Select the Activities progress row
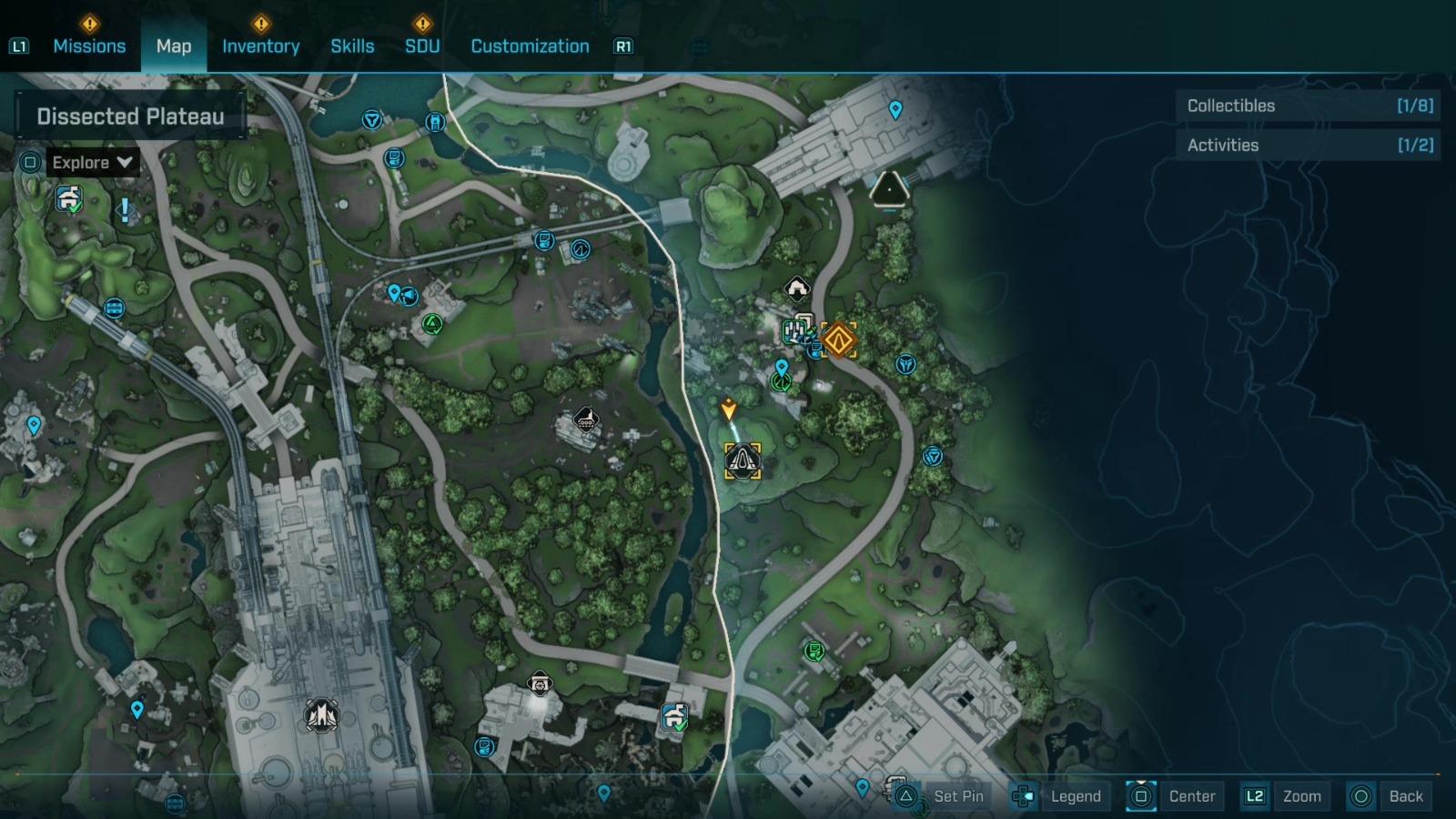 coord(1309,145)
